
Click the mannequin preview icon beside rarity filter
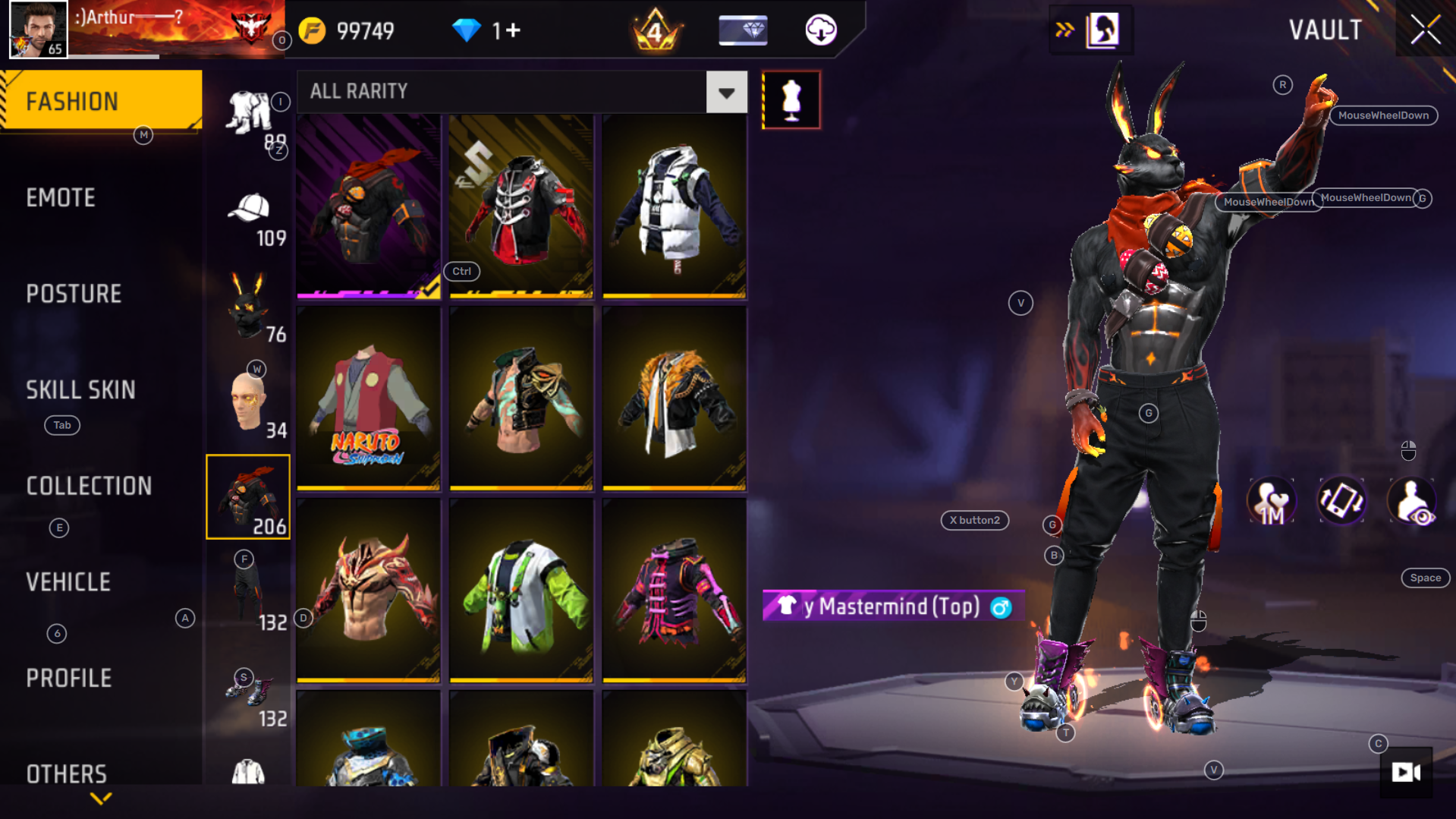pyautogui.click(x=791, y=99)
